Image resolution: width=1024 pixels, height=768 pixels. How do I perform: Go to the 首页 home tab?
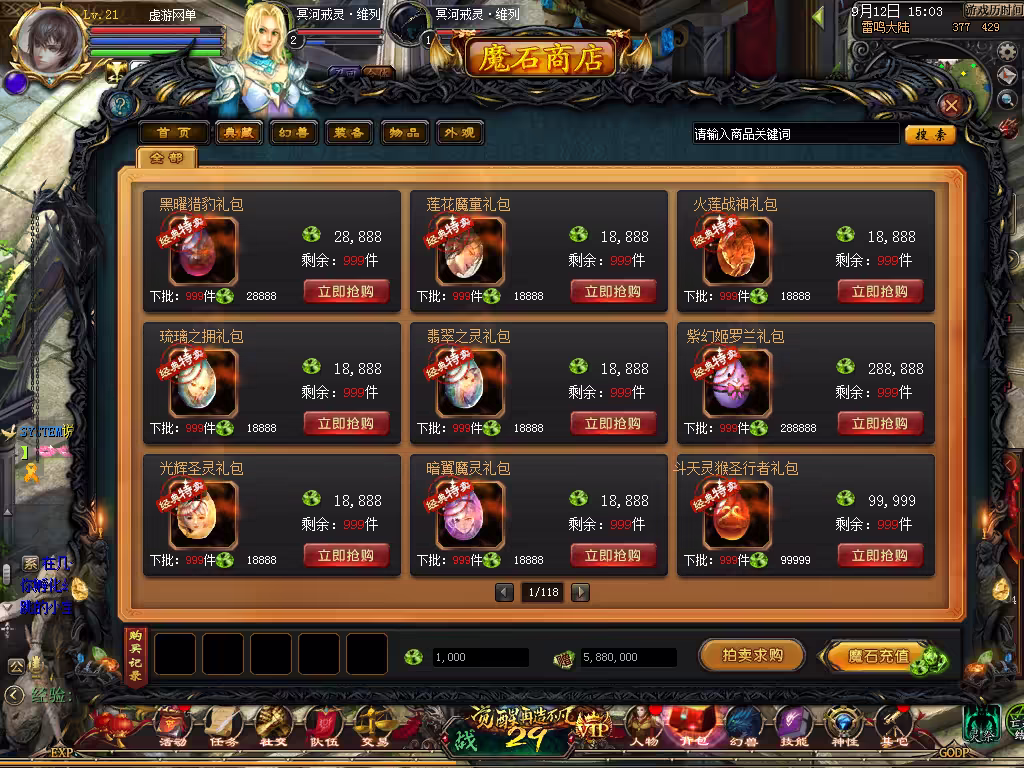point(173,133)
